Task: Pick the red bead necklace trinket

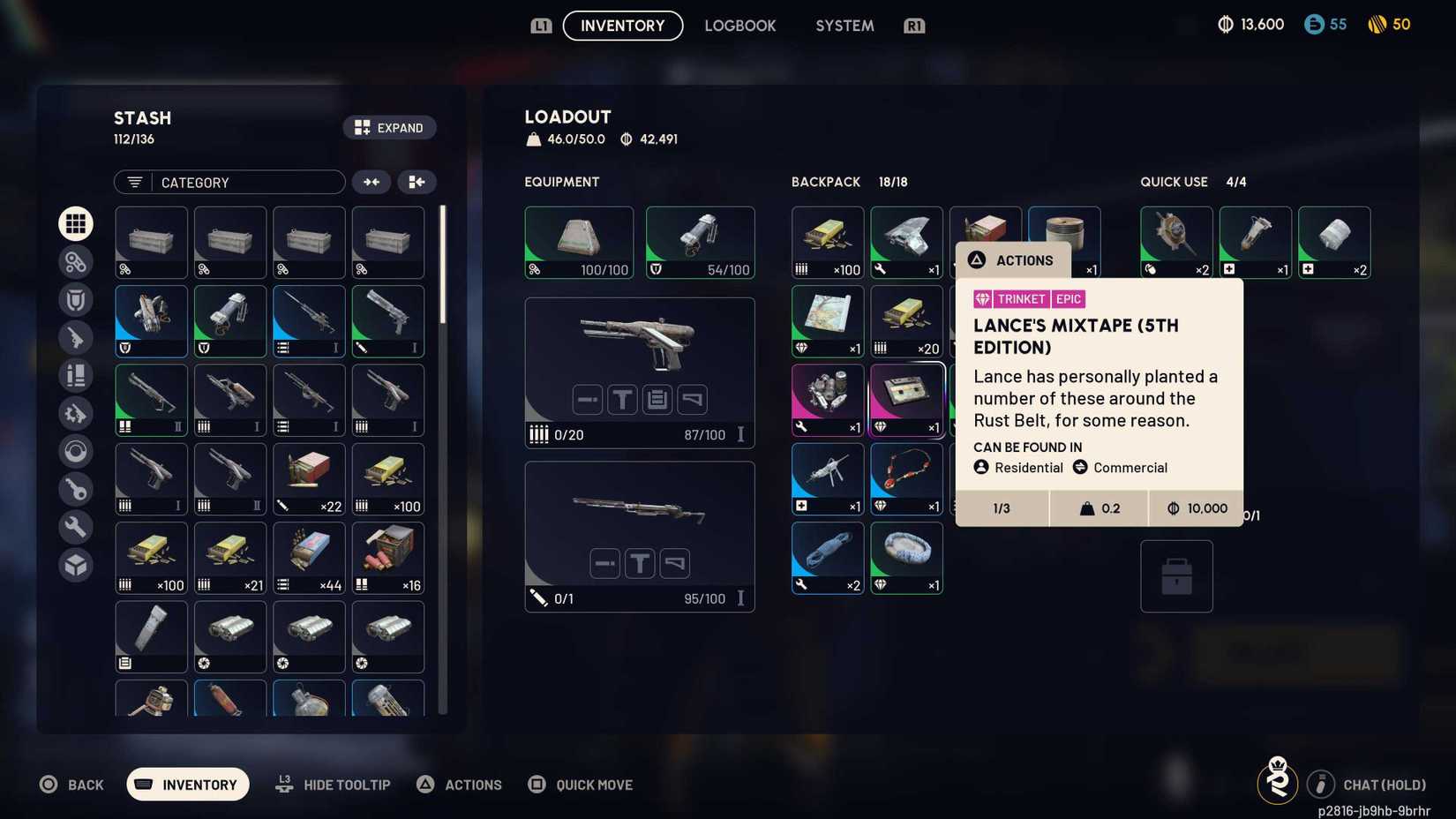Action: [x=906, y=478]
